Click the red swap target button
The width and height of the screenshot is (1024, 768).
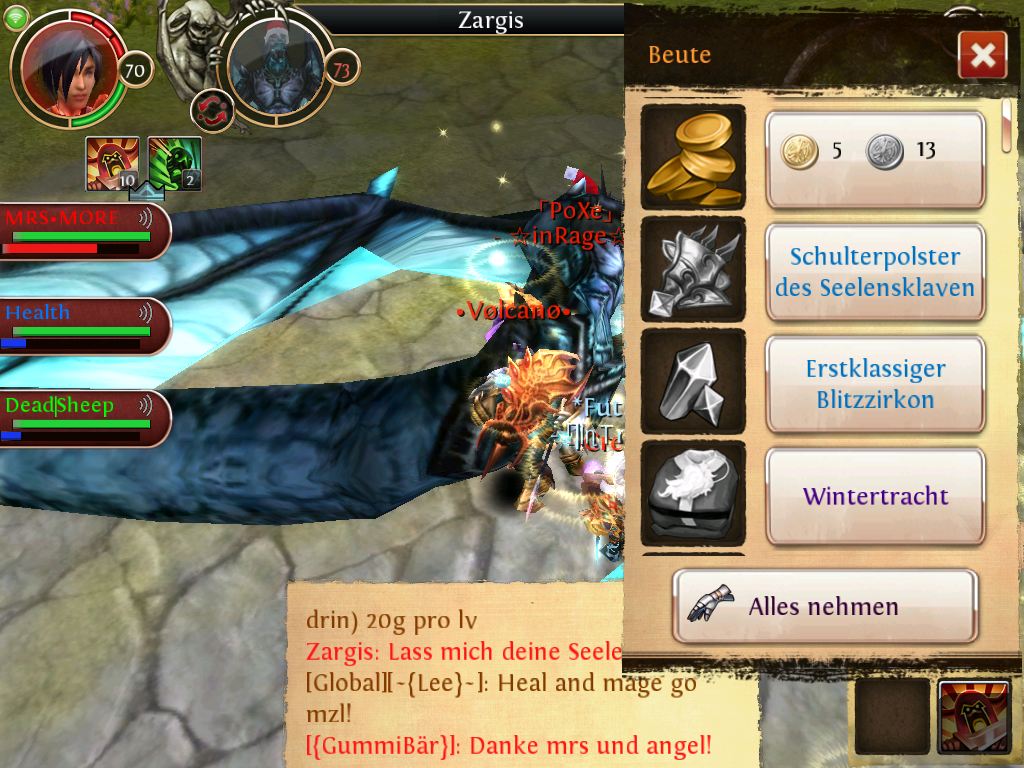pos(212,109)
